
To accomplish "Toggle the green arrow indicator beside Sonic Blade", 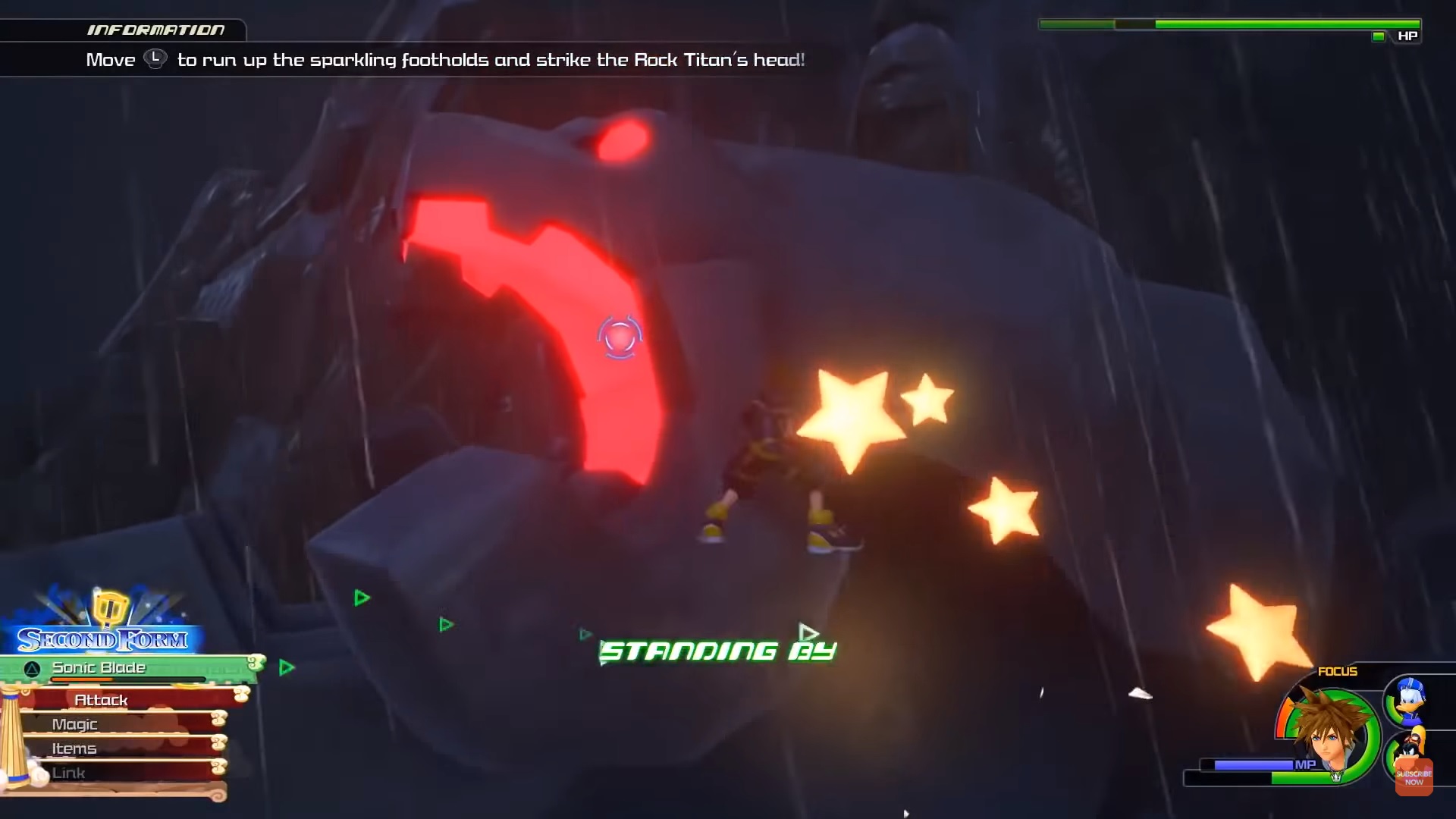I will [x=285, y=667].
